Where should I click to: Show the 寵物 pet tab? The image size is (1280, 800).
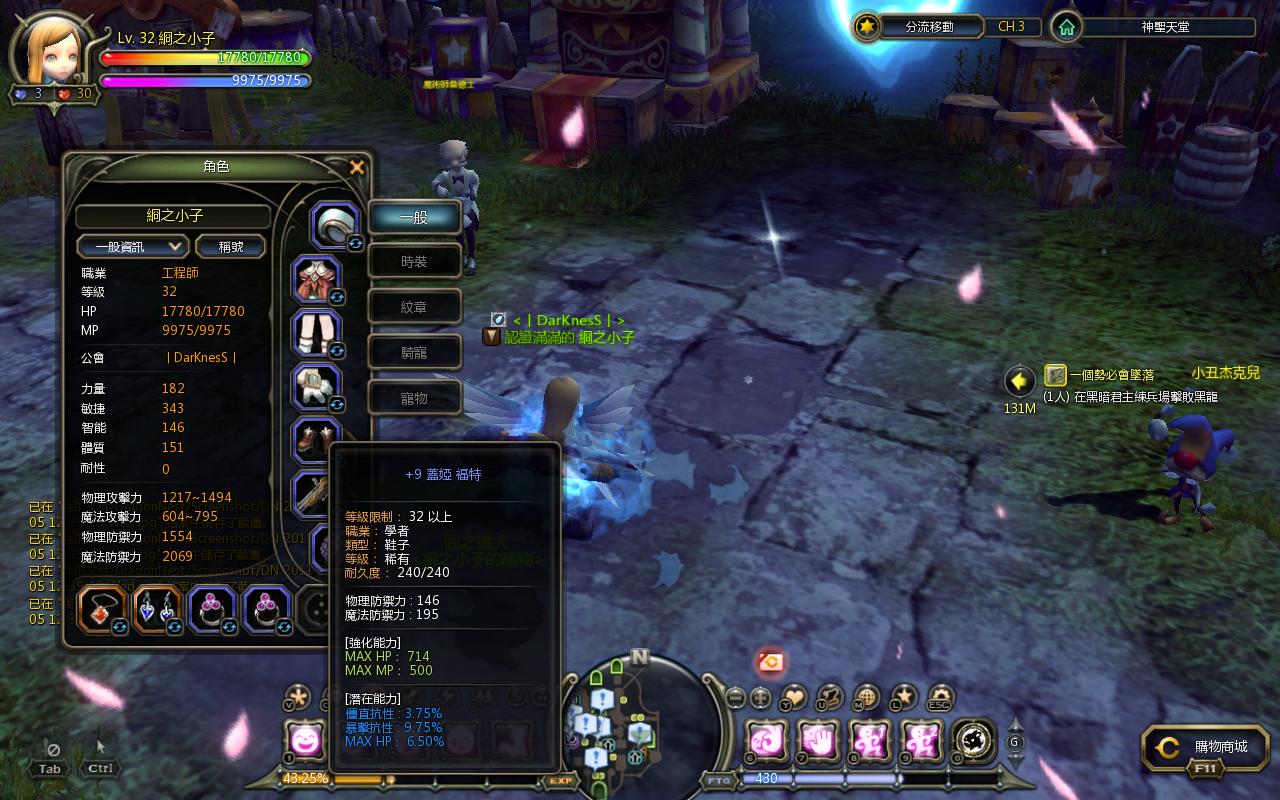pos(414,397)
